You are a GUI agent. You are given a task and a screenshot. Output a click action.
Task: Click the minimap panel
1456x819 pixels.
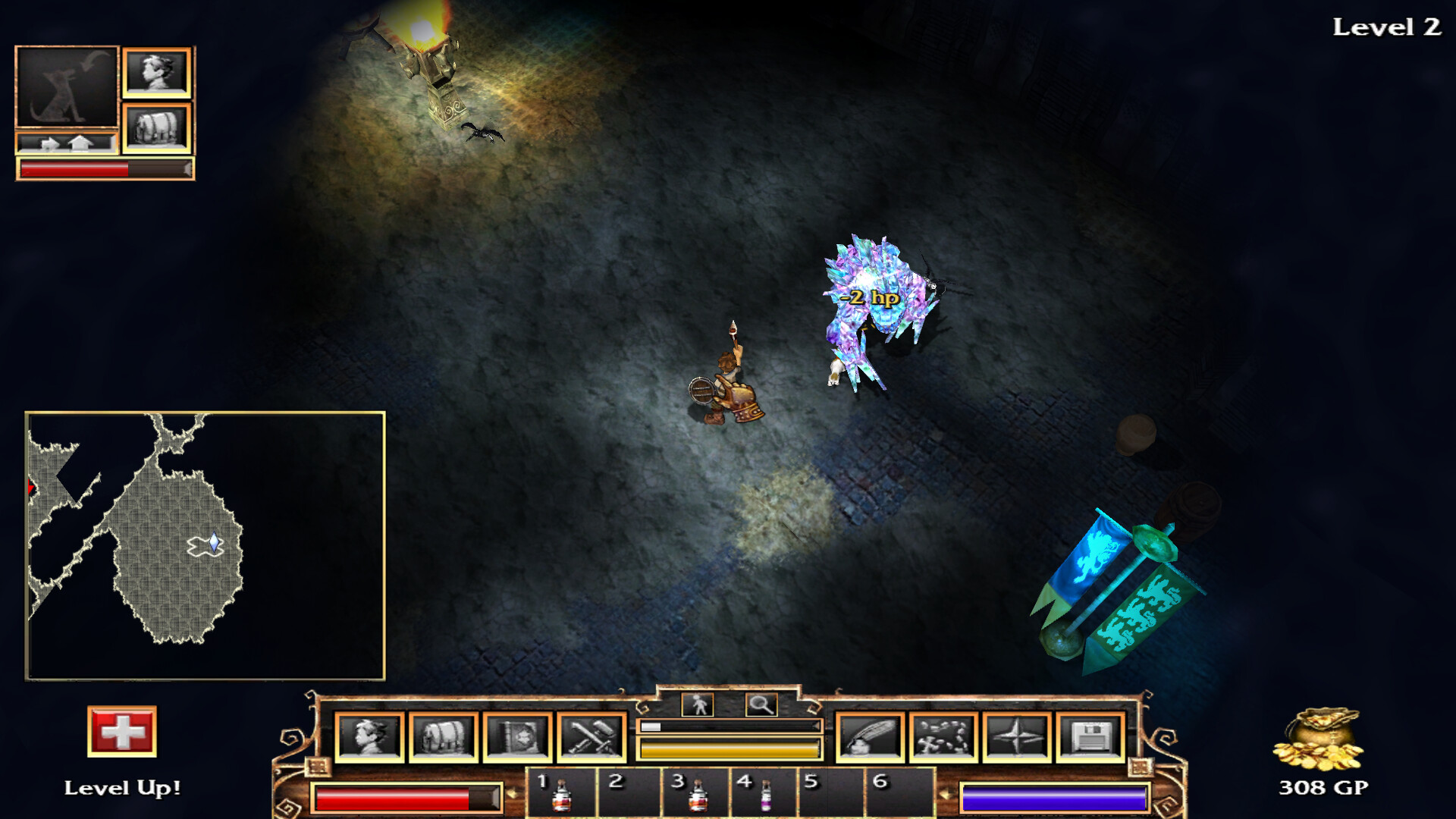[205, 545]
